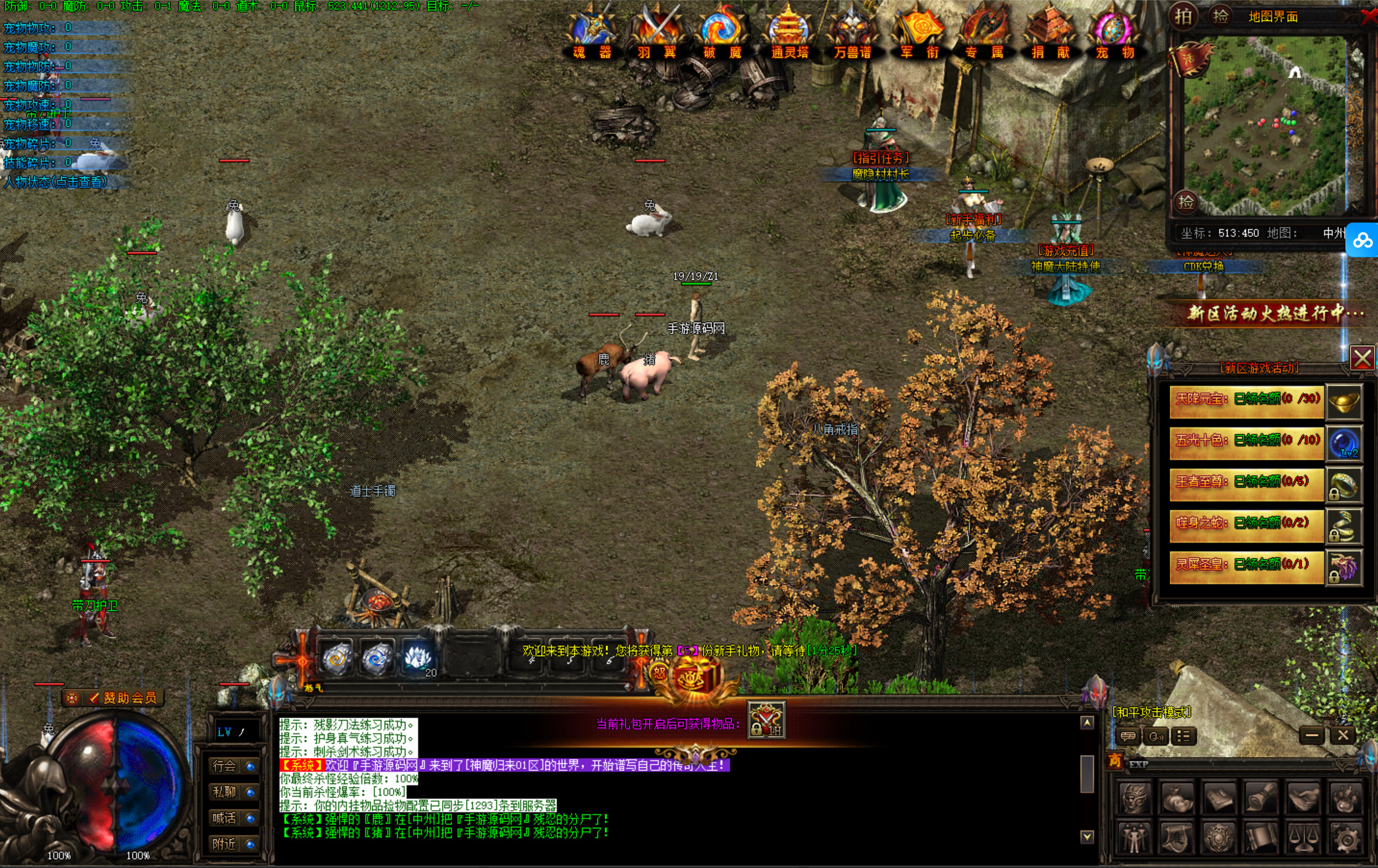Open the 军衔 military rank menu
The width and height of the screenshot is (1378, 868).
coord(920,32)
